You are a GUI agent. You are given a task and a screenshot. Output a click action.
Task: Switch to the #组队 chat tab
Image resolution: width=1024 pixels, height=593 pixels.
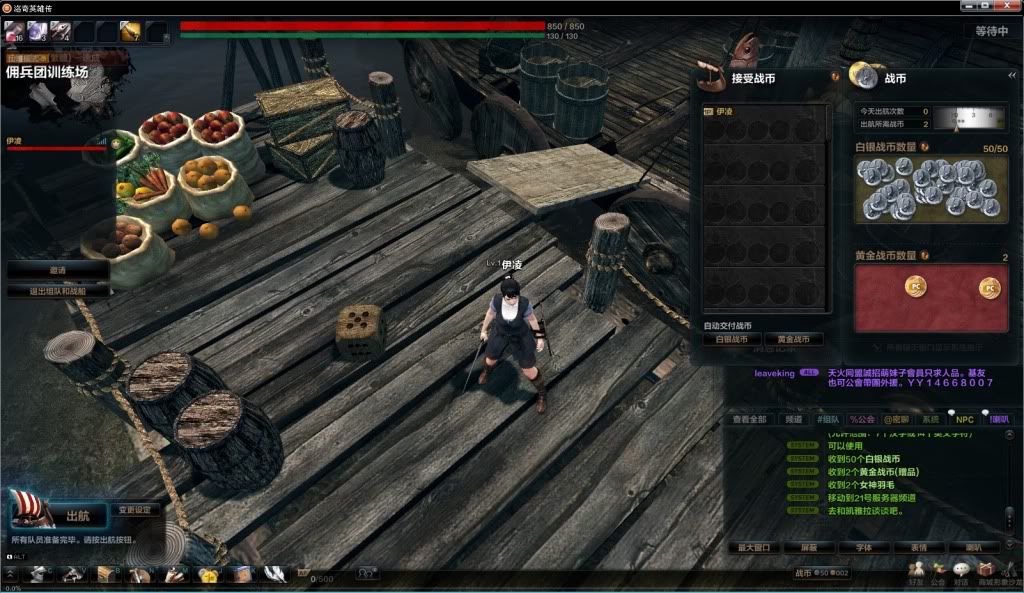(x=827, y=420)
